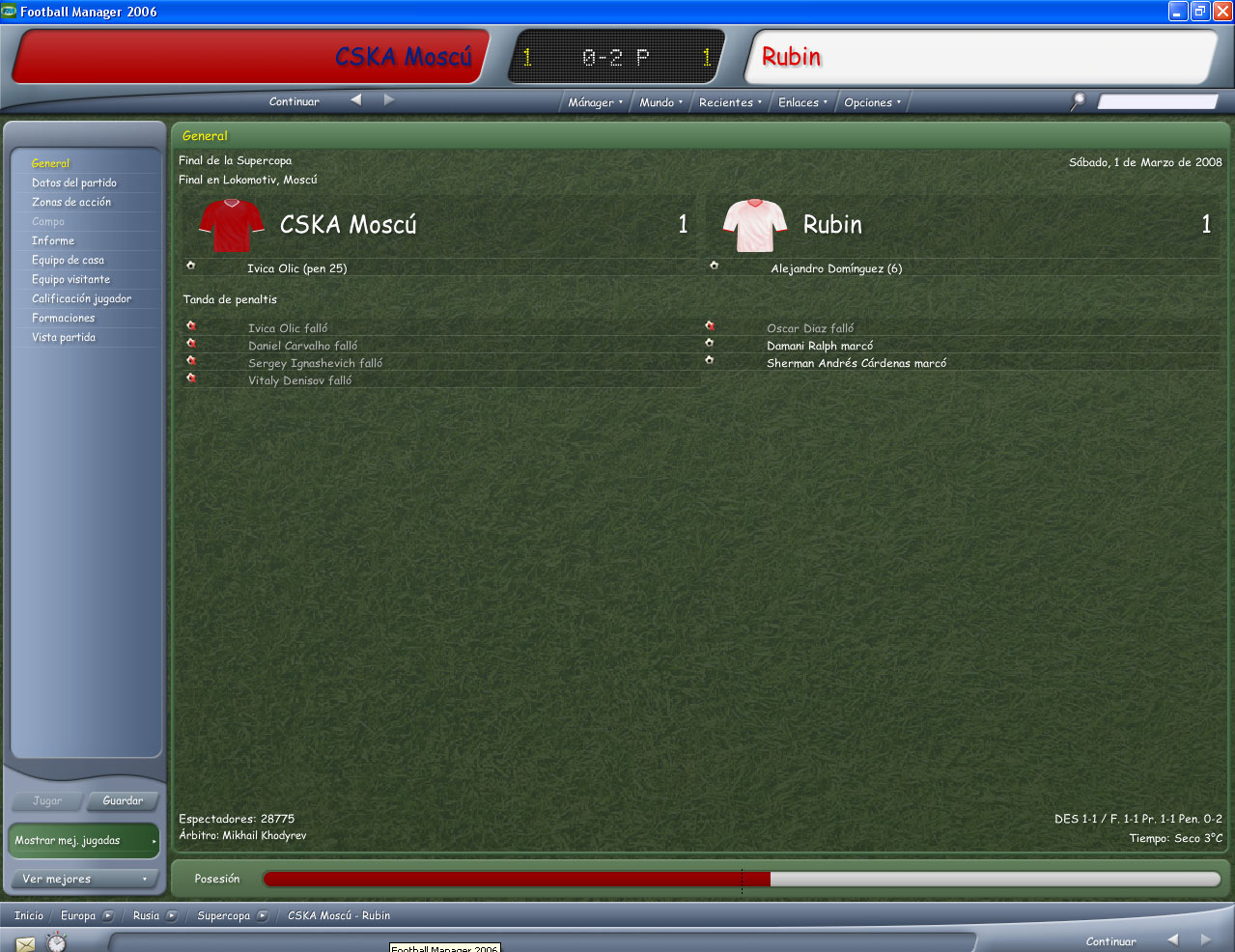Expand the Ver mejores dropdown
The image size is (1235, 952).
[x=84, y=879]
